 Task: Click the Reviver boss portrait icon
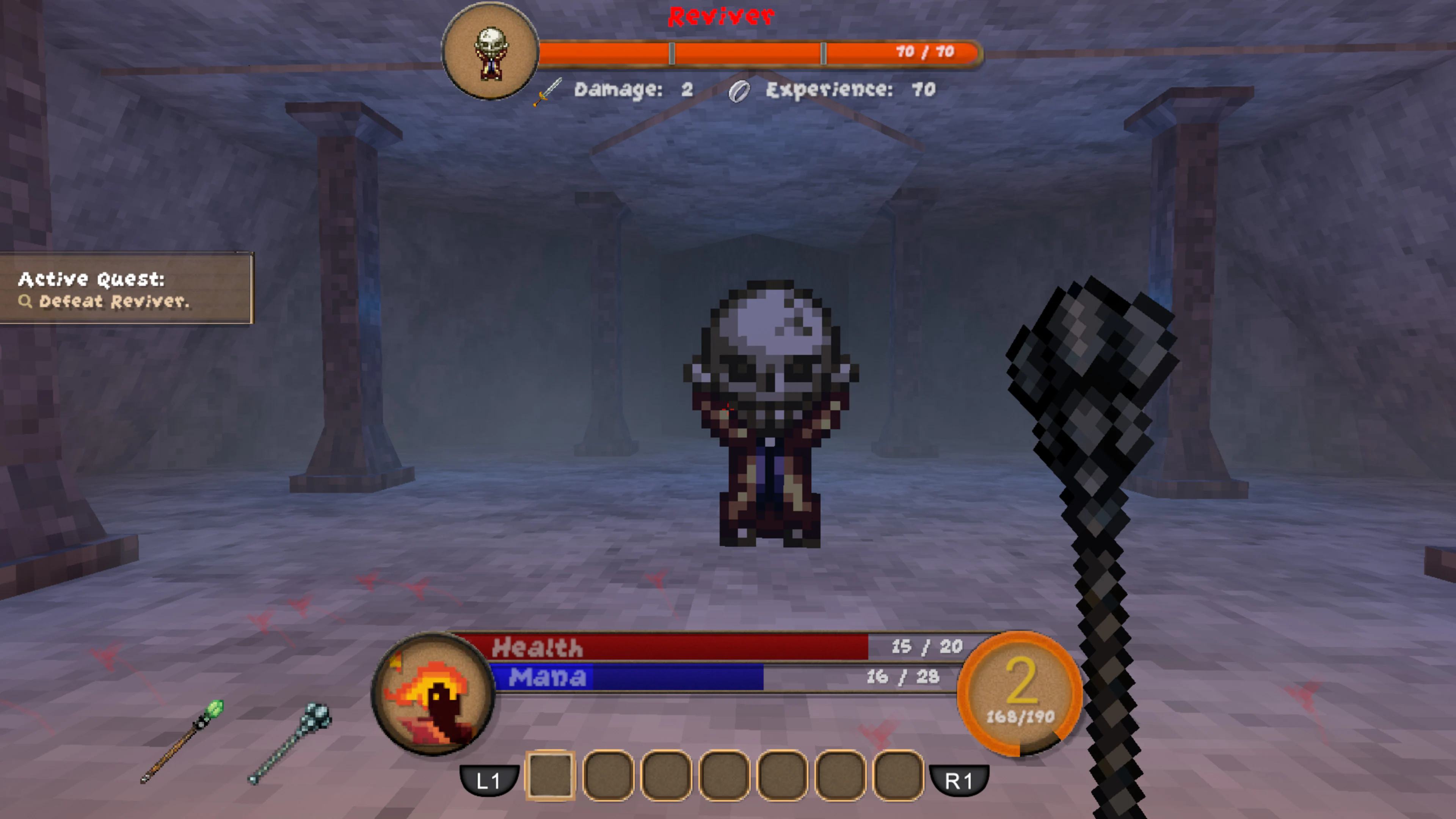pyautogui.click(x=491, y=54)
